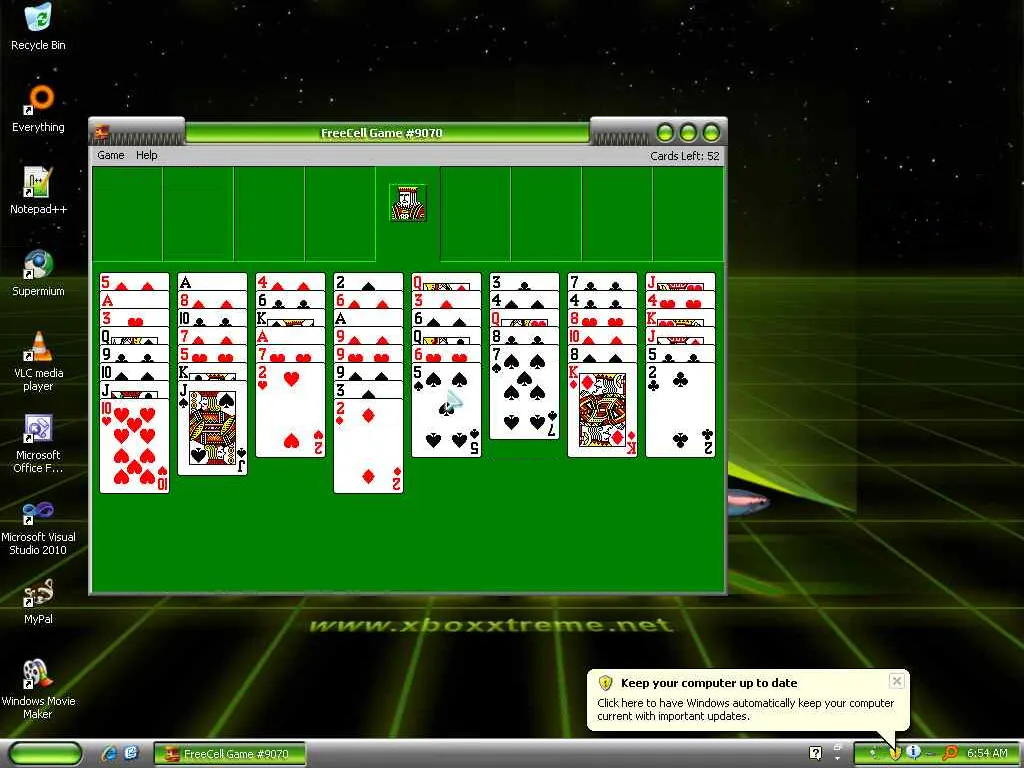Choose the 2 of diamonds card
The height and width of the screenshot is (768, 1024).
[368, 447]
